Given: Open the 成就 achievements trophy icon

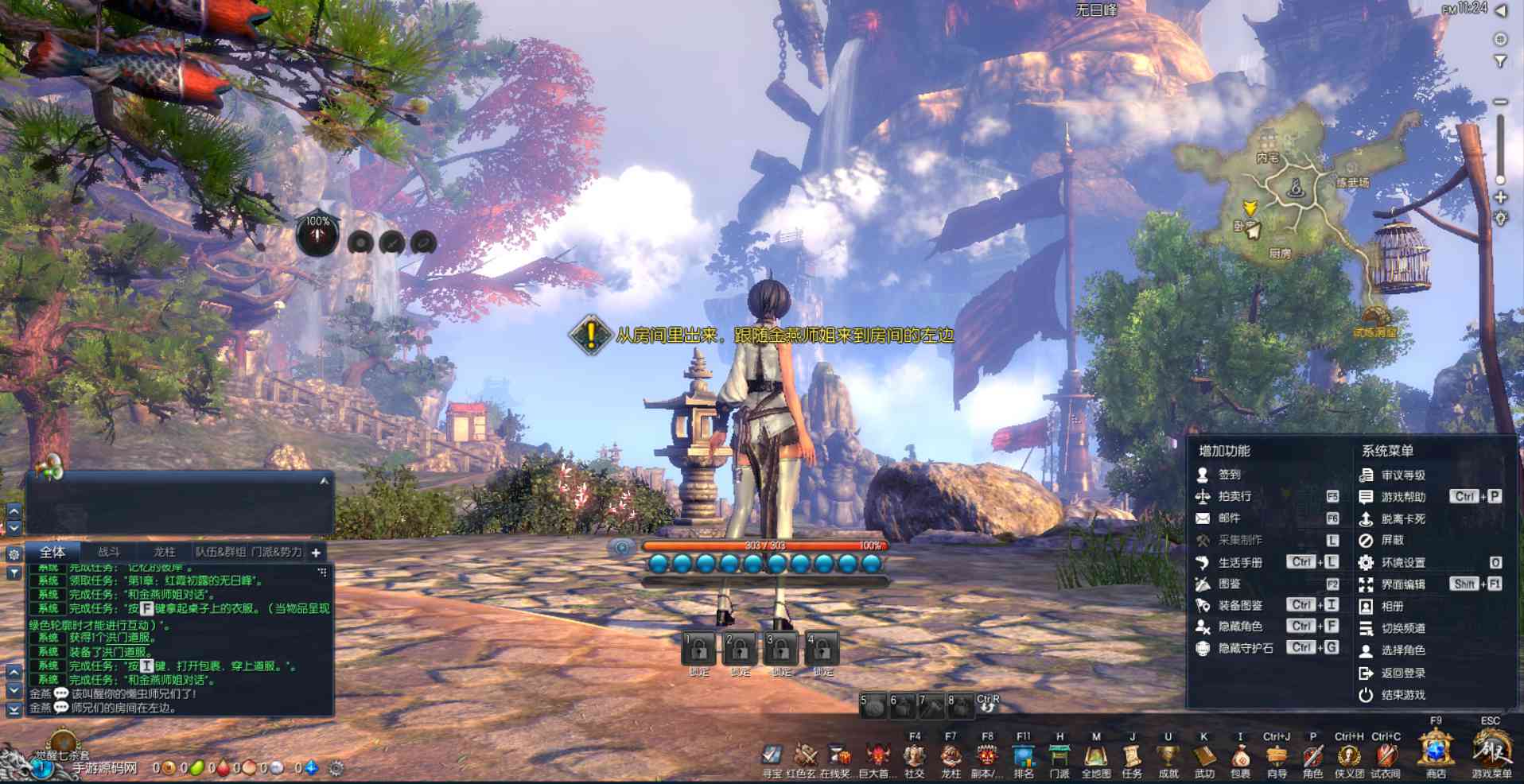Looking at the screenshot, I should click(1168, 755).
